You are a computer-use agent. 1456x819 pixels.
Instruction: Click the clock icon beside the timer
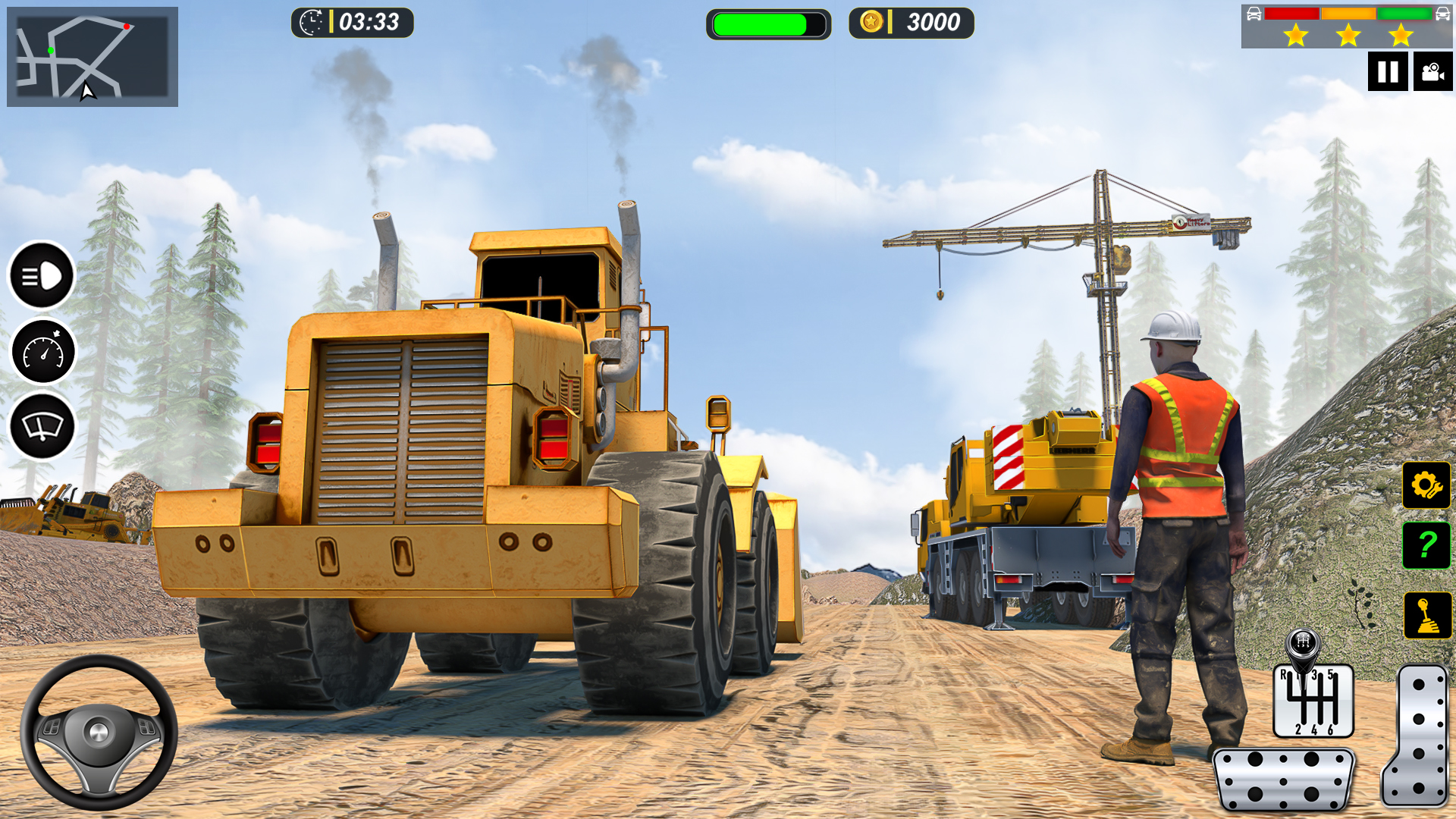coord(310,23)
